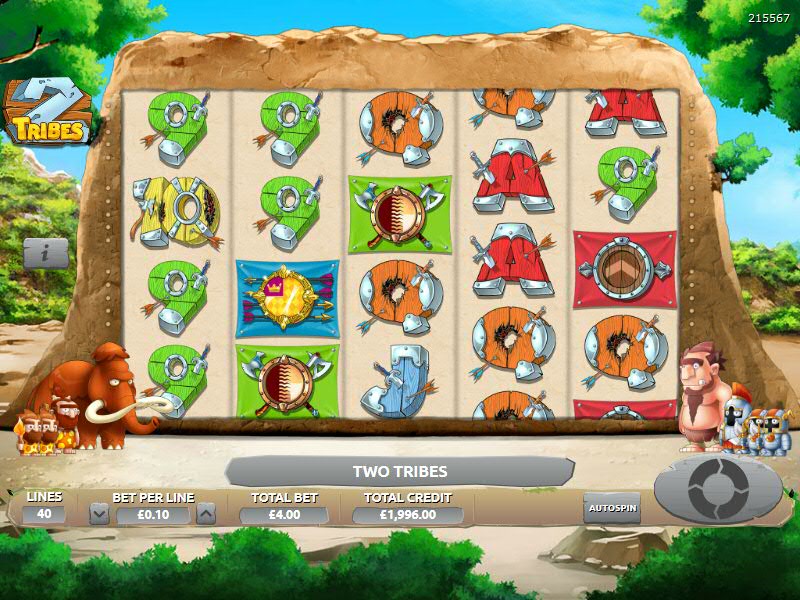Open the info paytable button
Viewport: 800px width, 600px height.
pos(46,254)
